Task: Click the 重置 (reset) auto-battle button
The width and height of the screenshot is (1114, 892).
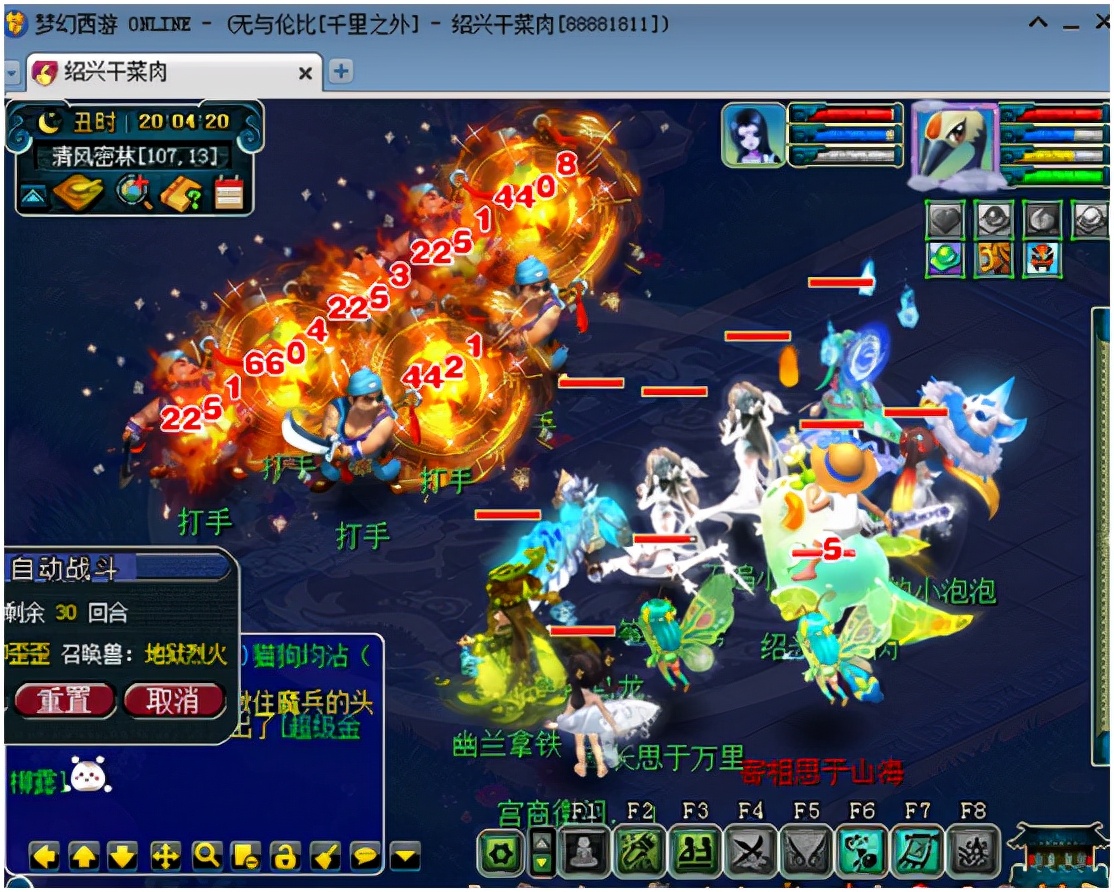Action: 64,700
